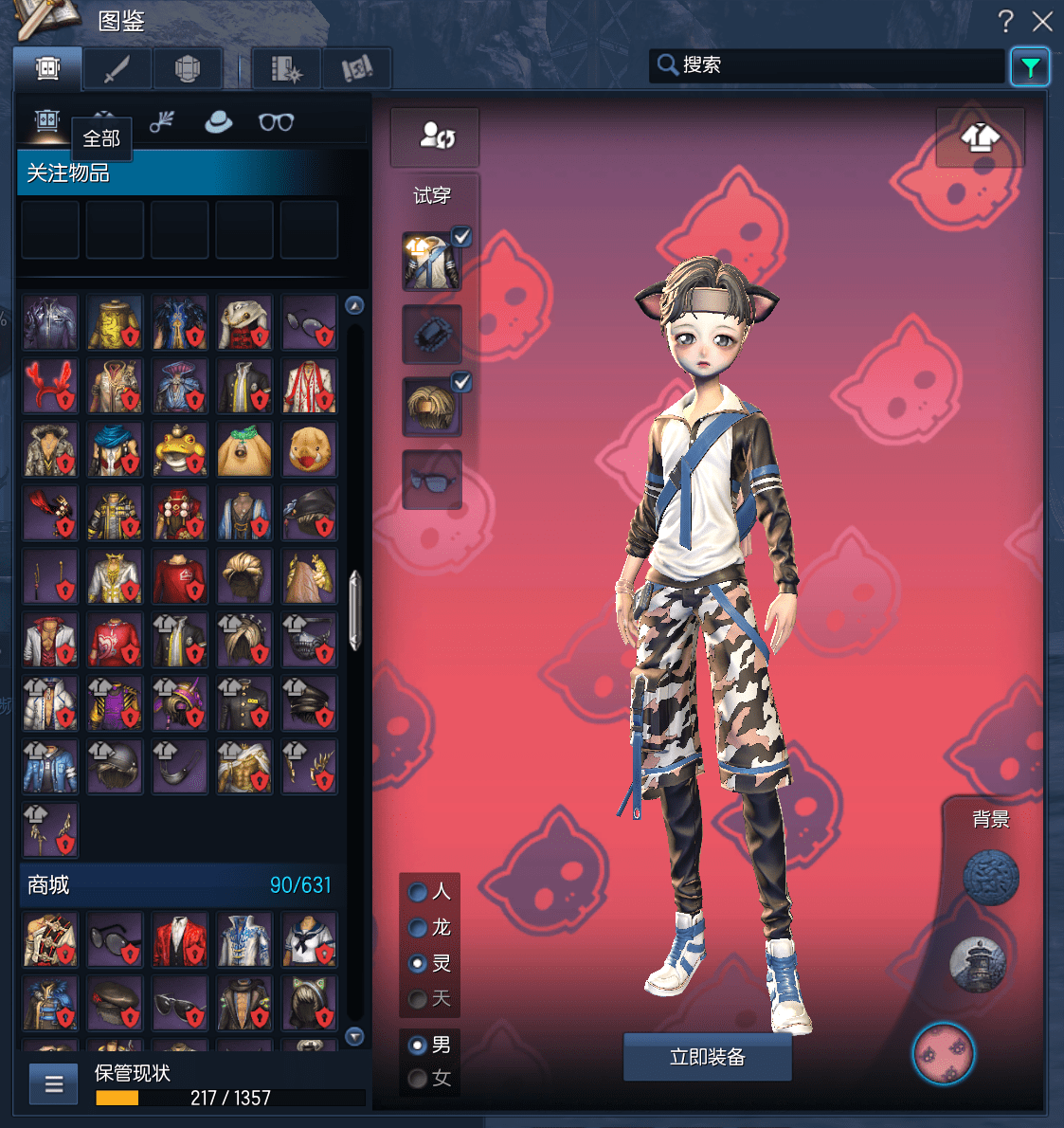Switch to the sword weapons tab
The height and width of the screenshot is (1128, 1064).
point(117,69)
